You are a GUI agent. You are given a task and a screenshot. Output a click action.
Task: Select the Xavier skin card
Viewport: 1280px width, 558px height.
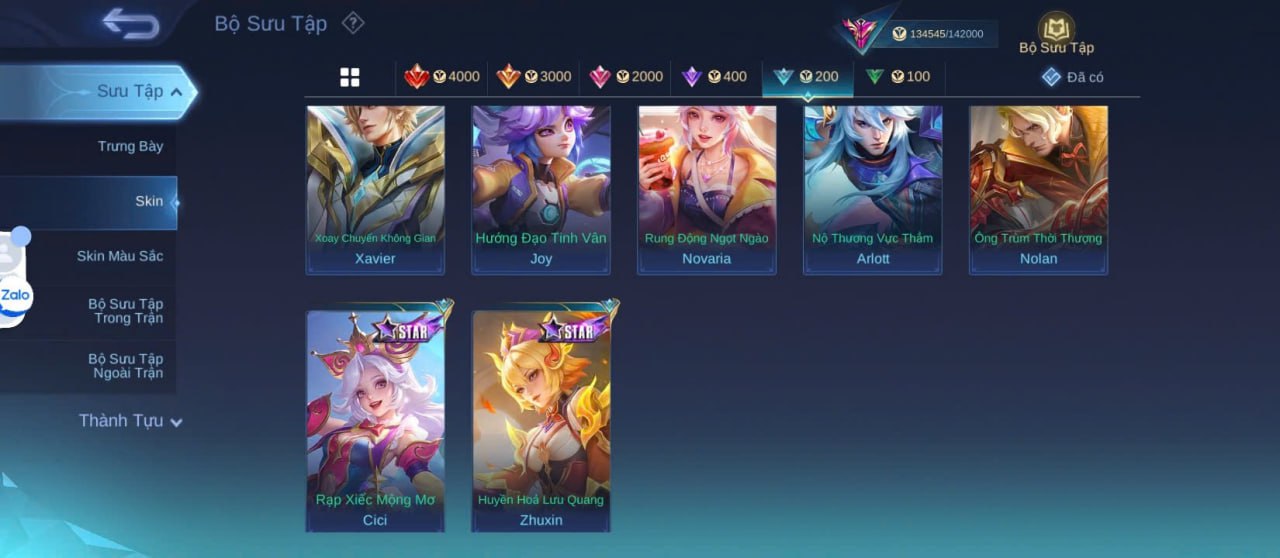click(375, 190)
